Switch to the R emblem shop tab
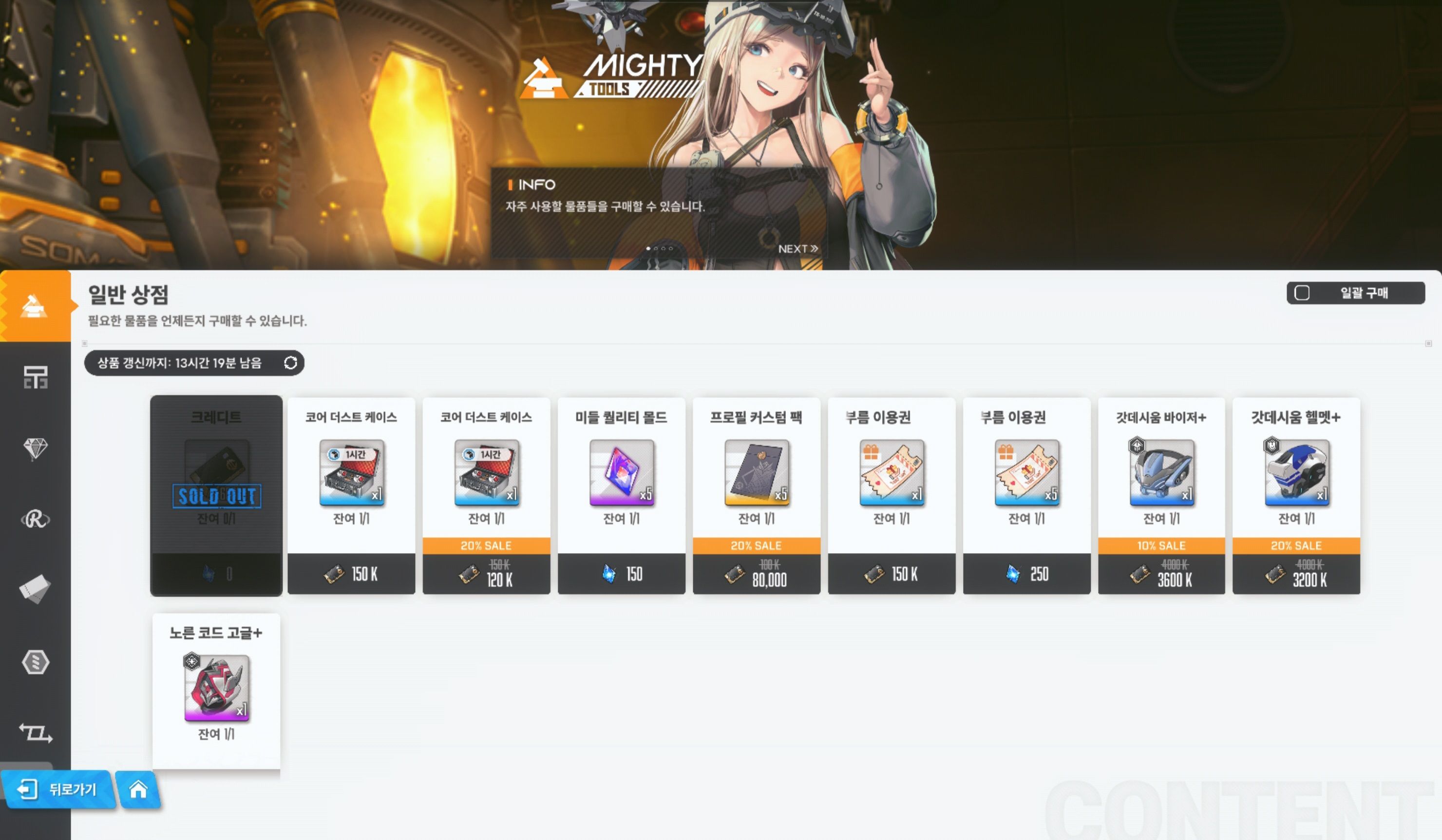This screenshot has height=840, width=1442. pos(35,519)
